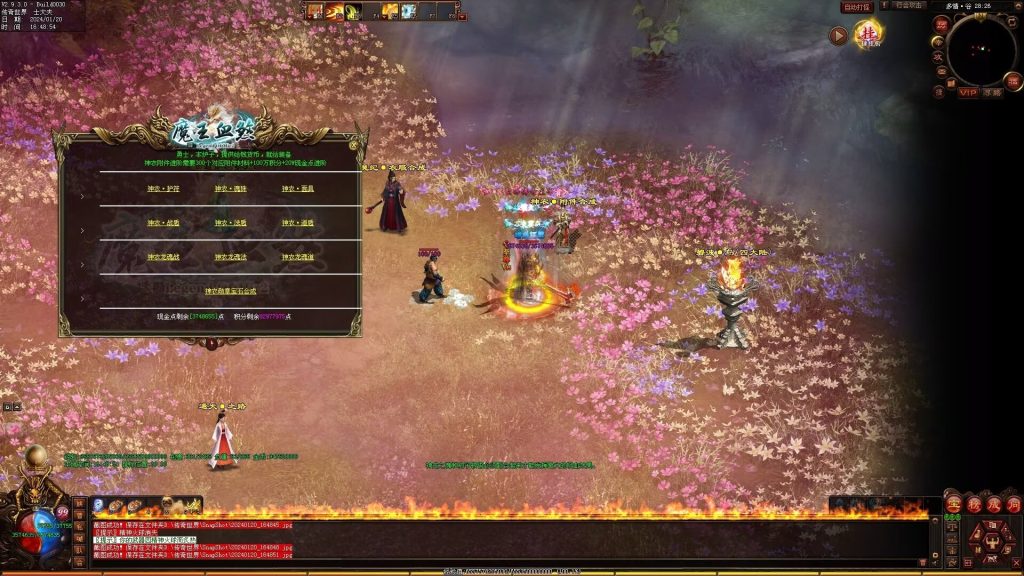Open the gem synthesis link in the bottom row
1024x576 pixels.
click(x=230, y=291)
